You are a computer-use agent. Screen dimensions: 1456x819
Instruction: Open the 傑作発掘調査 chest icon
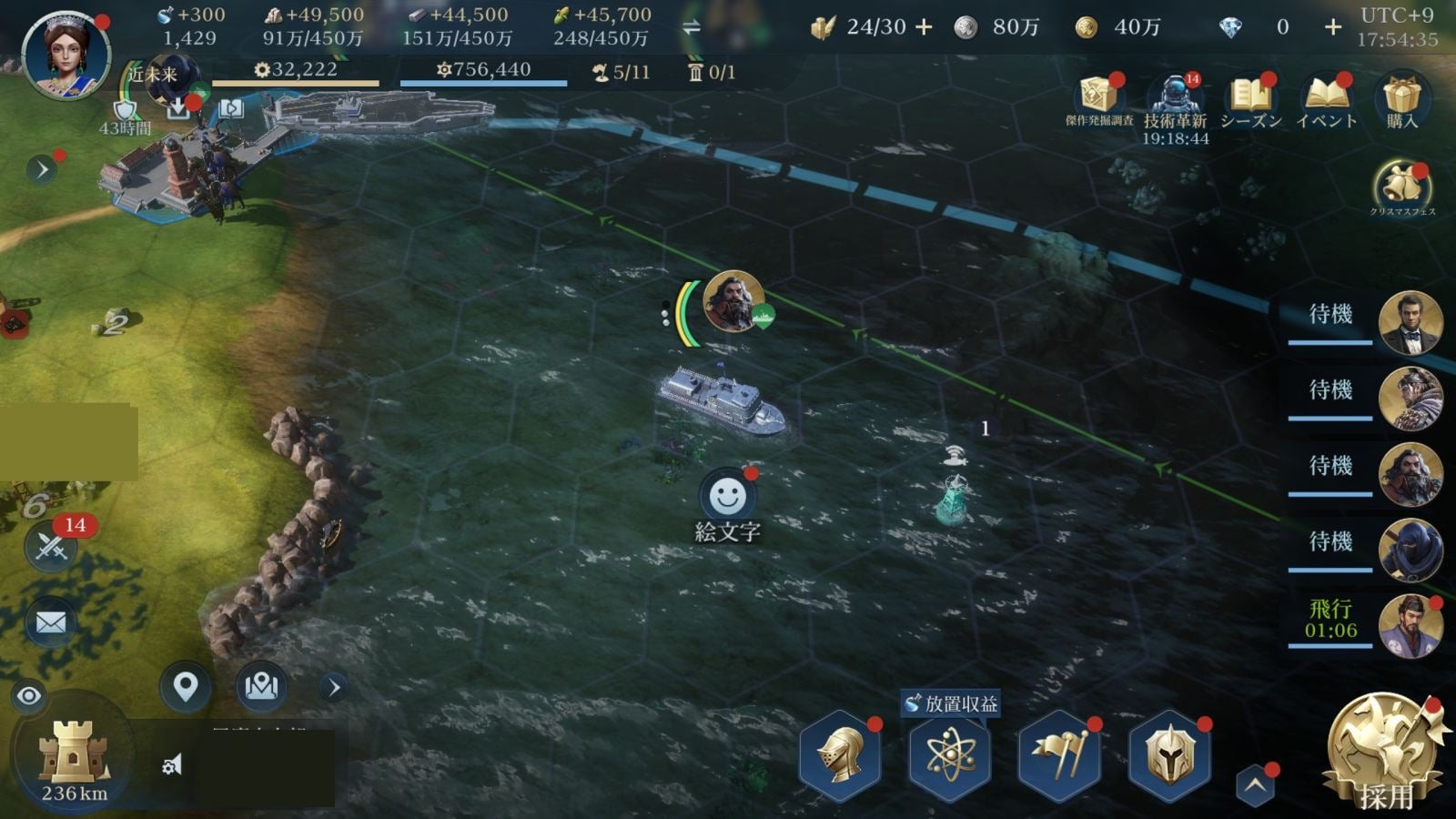tap(1099, 98)
